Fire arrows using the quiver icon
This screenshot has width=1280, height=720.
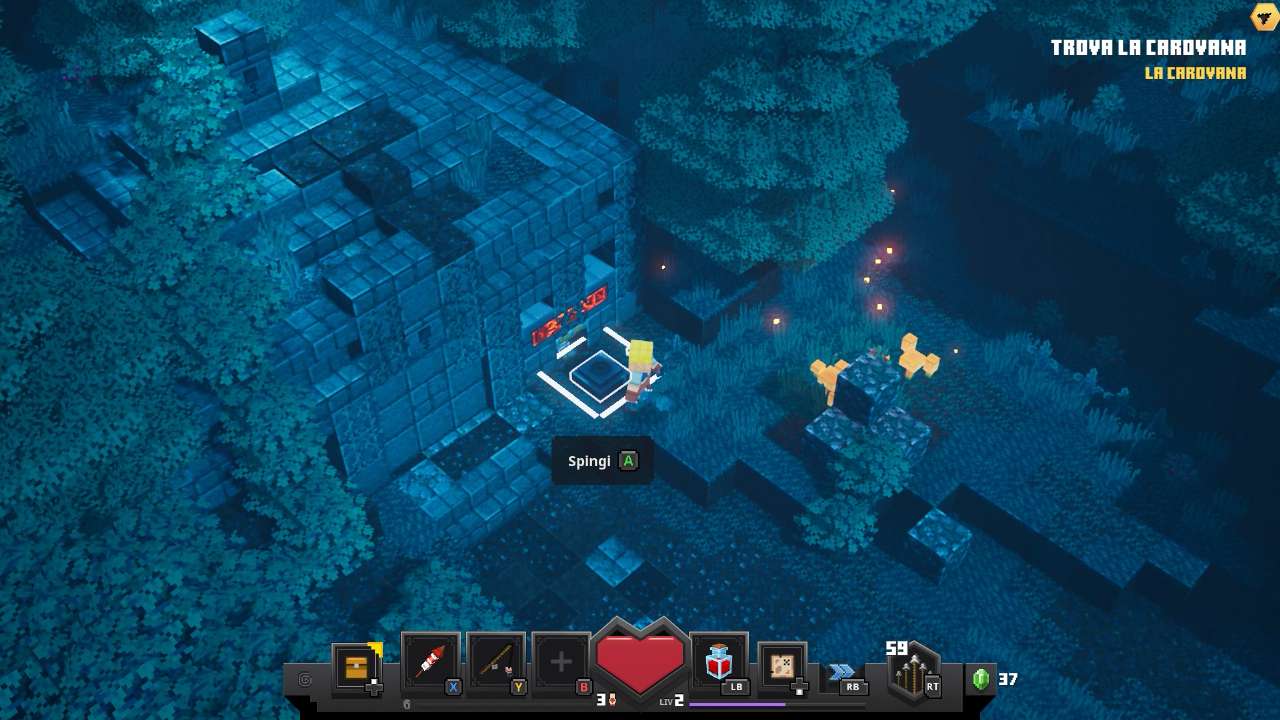[x=912, y=674]
